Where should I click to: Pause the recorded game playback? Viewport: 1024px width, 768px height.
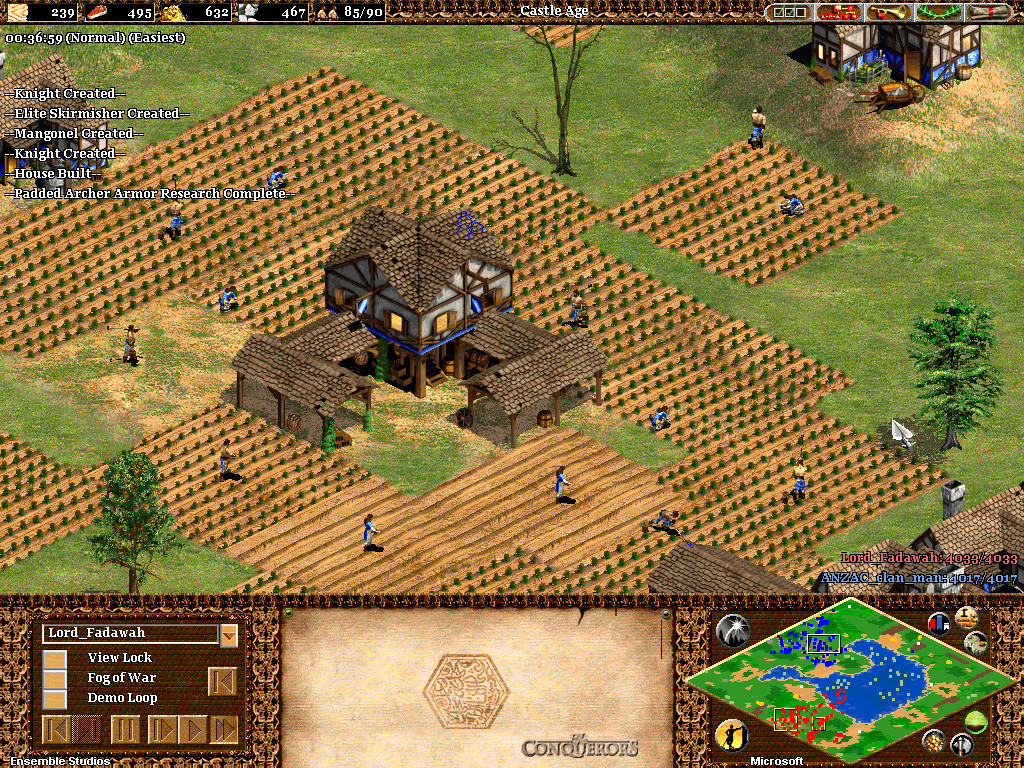click(125, 729)
